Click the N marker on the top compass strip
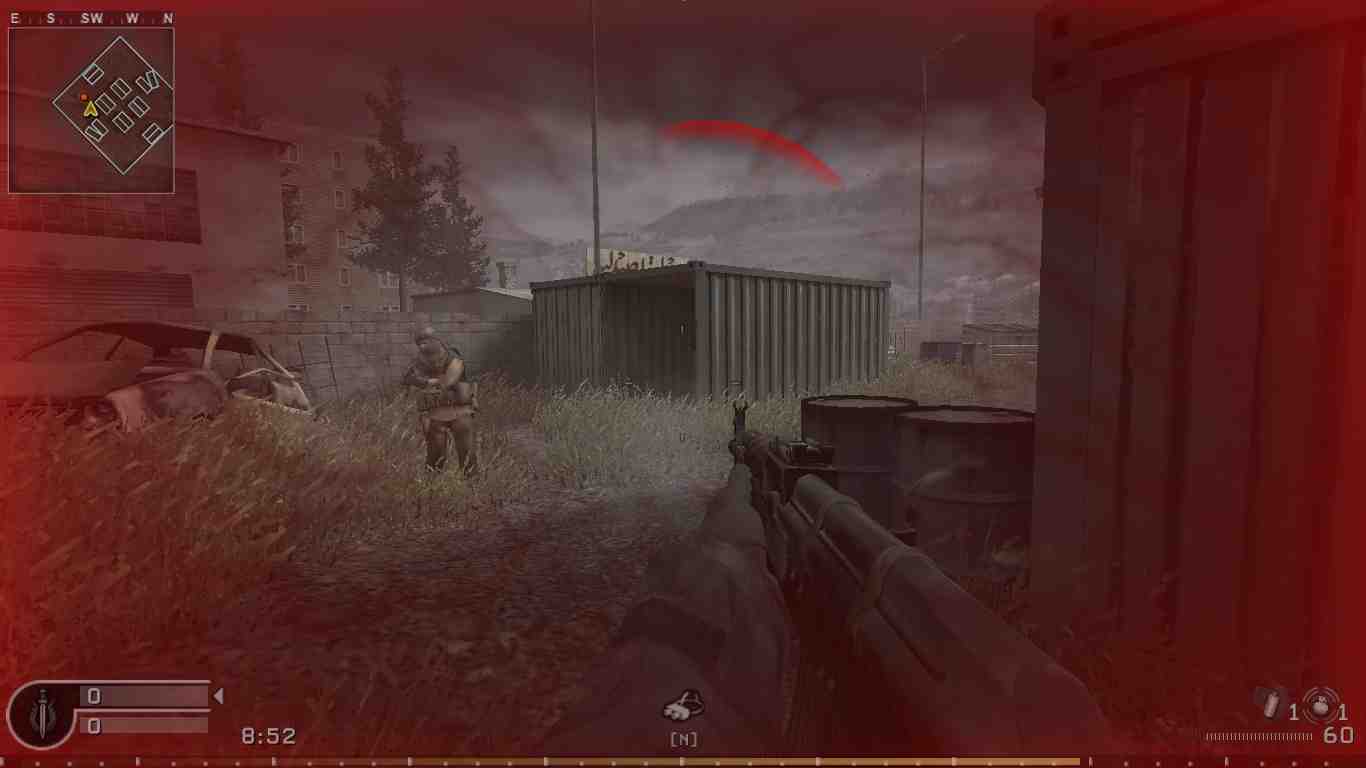1366x768 pixels. [167, 17]
